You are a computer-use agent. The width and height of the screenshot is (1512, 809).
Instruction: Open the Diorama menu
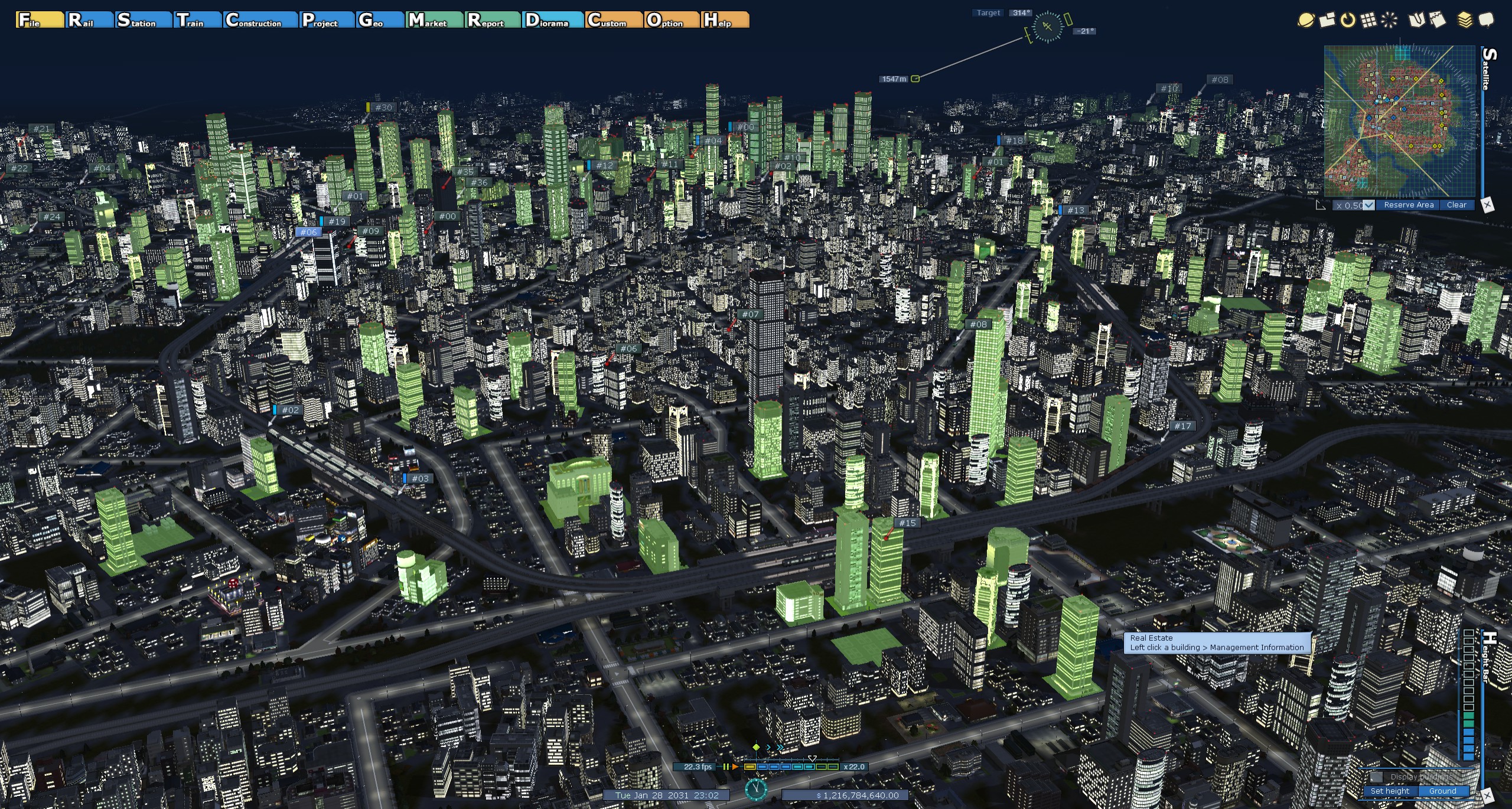click(553, 20)
